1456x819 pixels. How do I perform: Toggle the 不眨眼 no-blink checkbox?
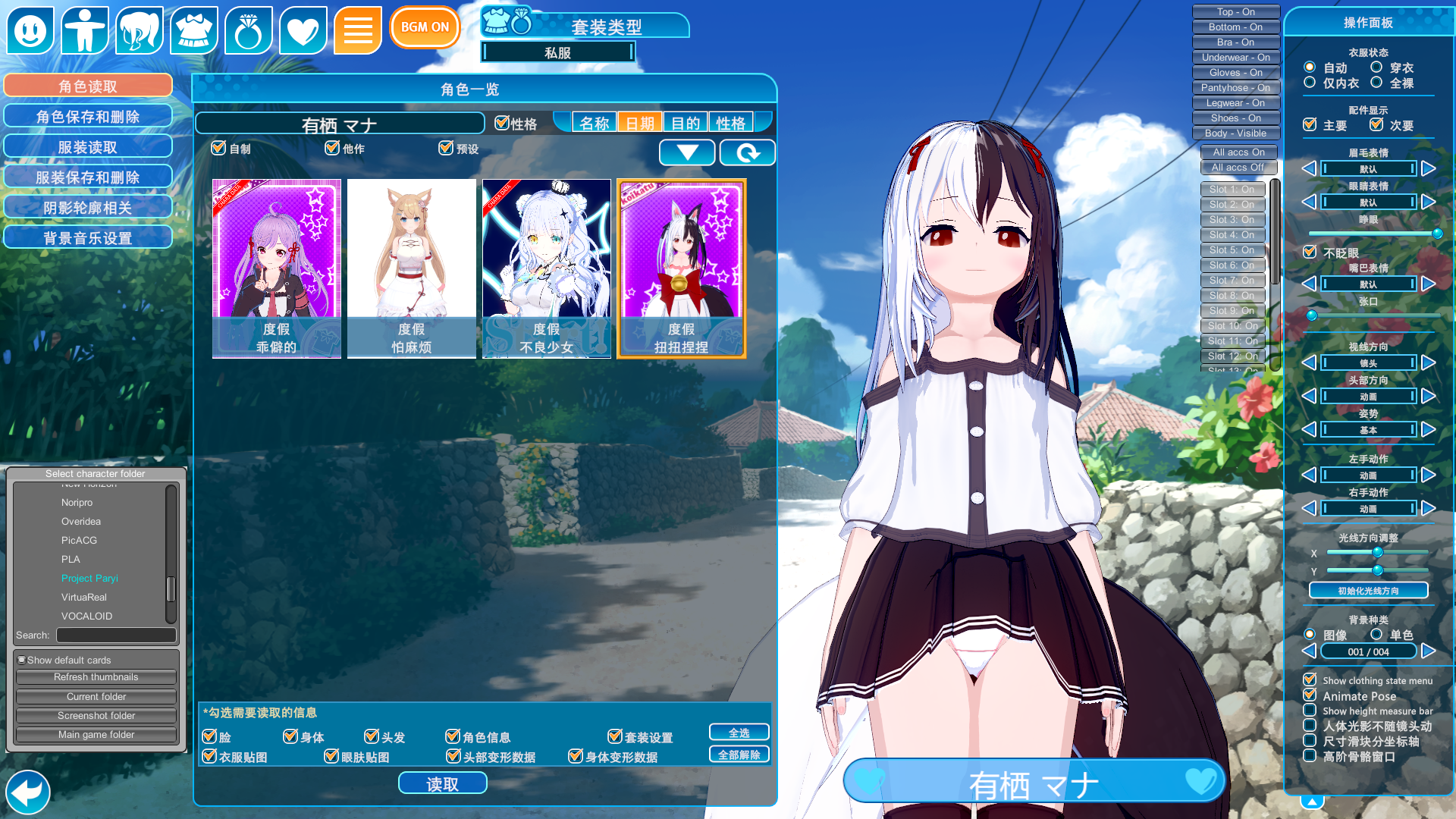(1310, 253)
